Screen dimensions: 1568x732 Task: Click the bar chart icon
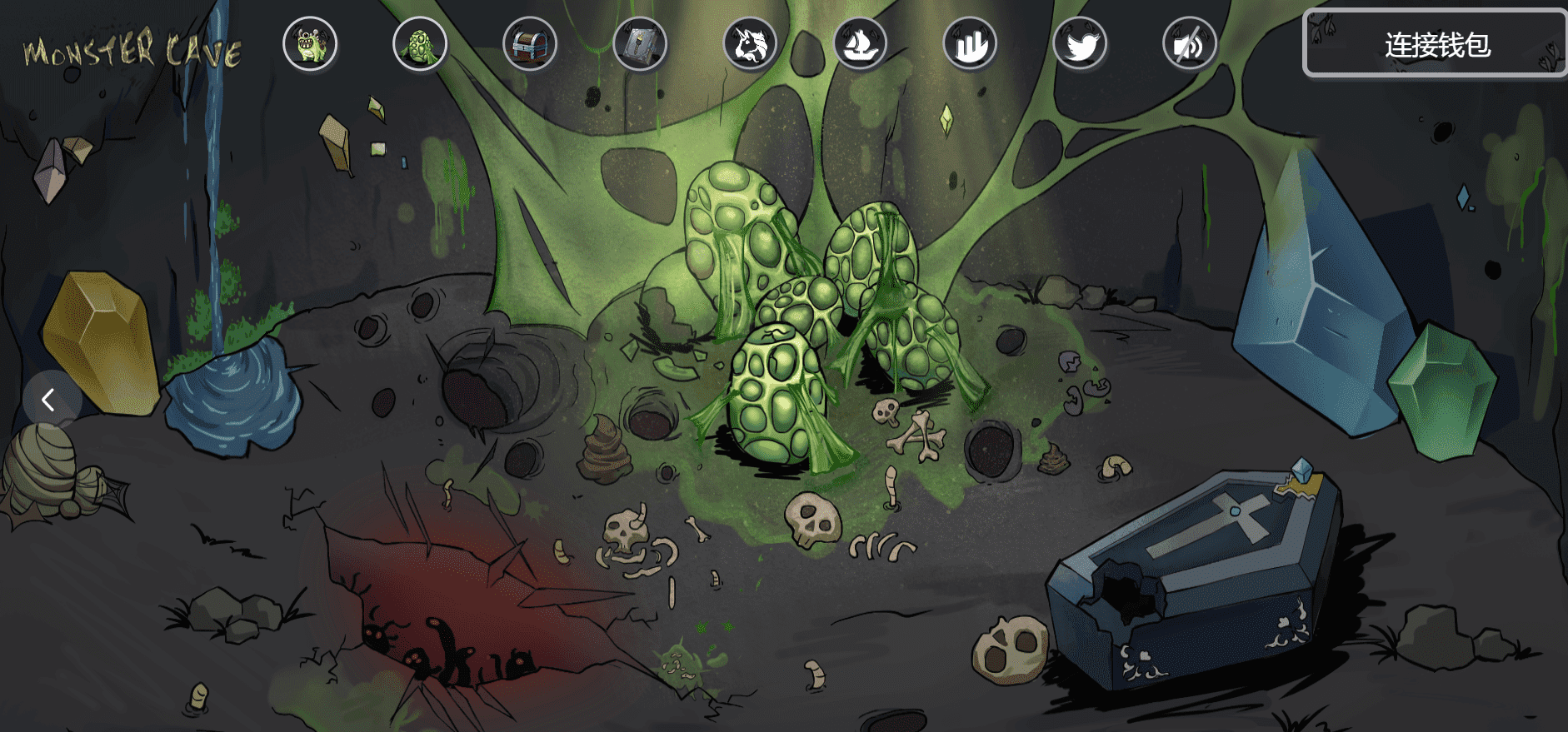970,44
